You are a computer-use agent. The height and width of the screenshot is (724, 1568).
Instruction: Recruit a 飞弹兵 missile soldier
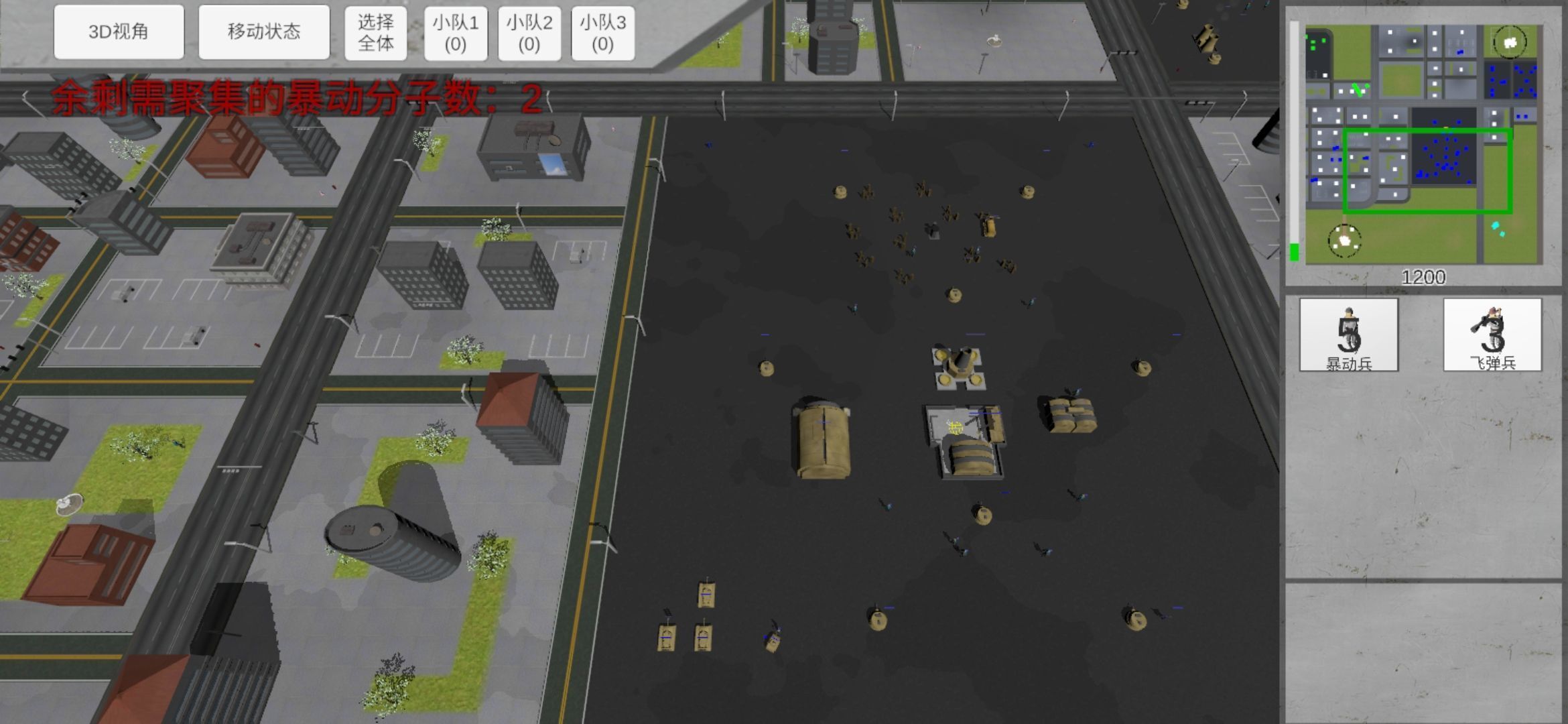[1492, 335]
